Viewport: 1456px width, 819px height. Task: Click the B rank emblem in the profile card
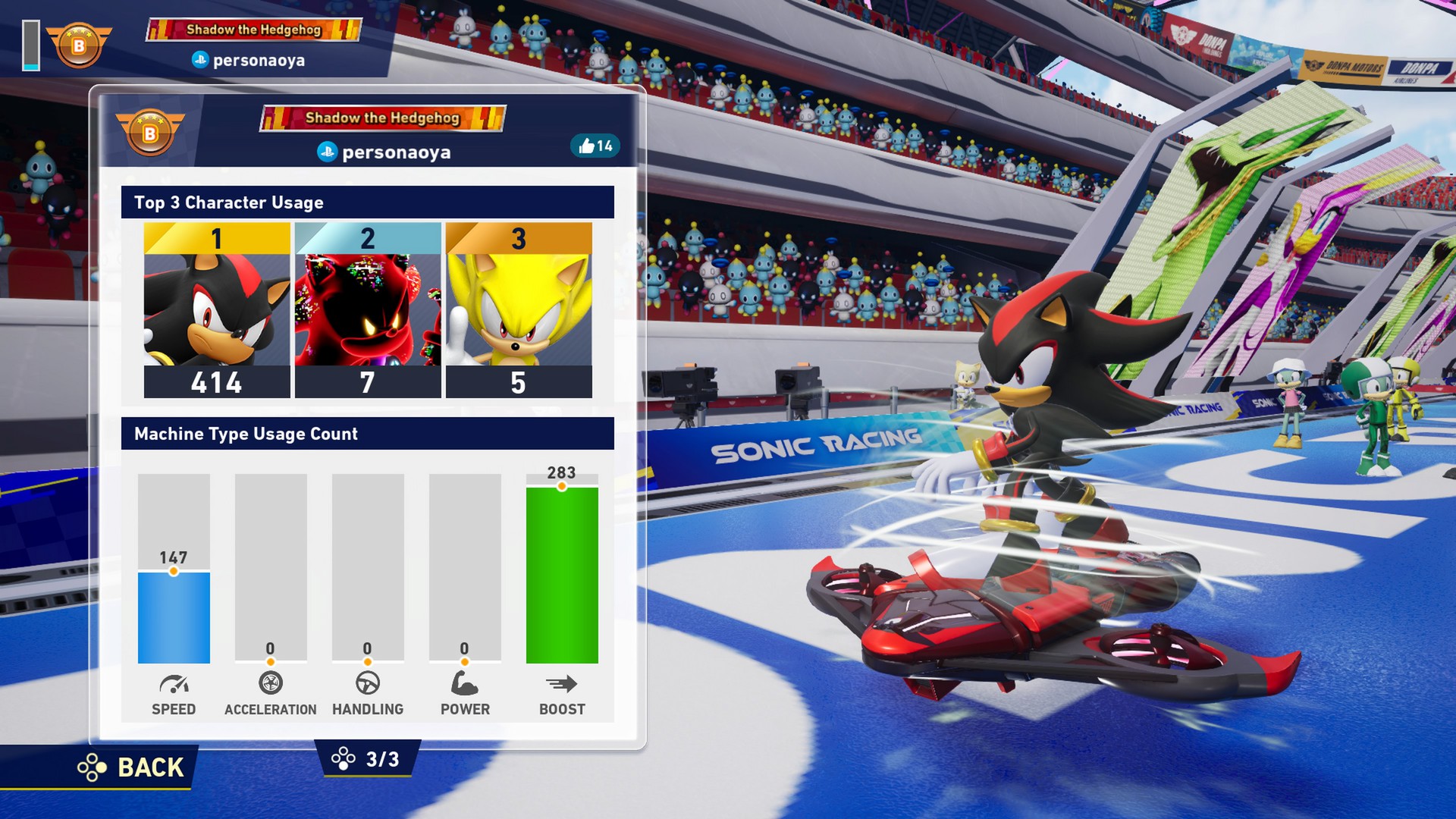pyautogui.click(x=150, y=132)
